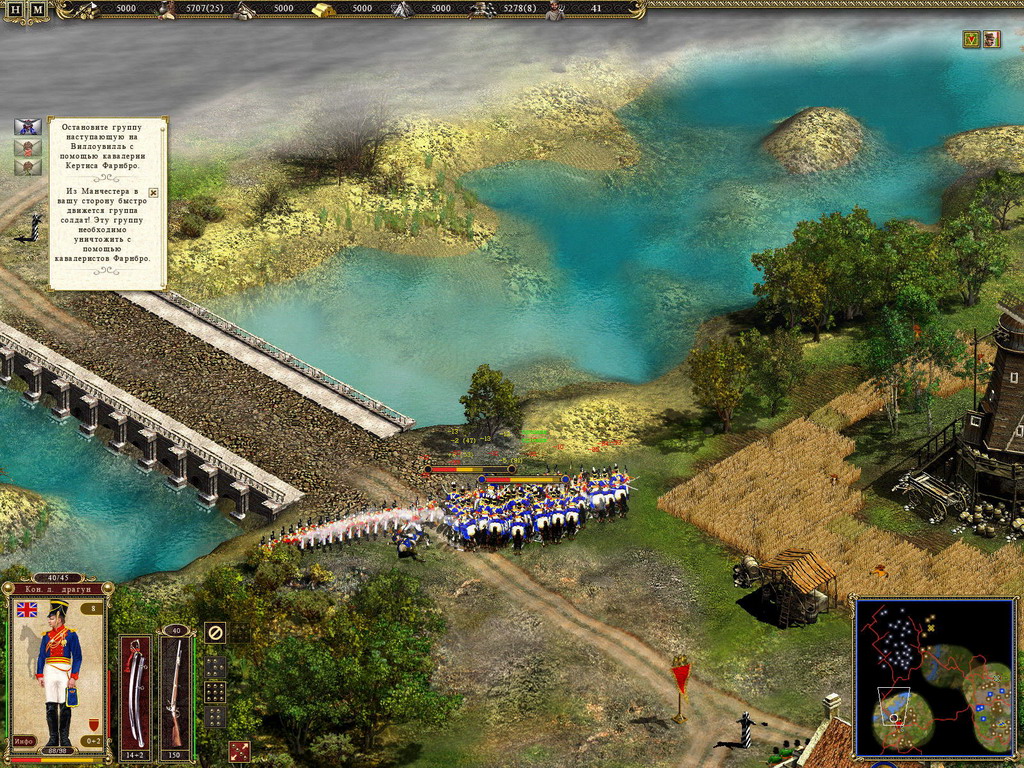Open the H menu button
Viewport: 1024px width, 768px height.
coord(15,10)
